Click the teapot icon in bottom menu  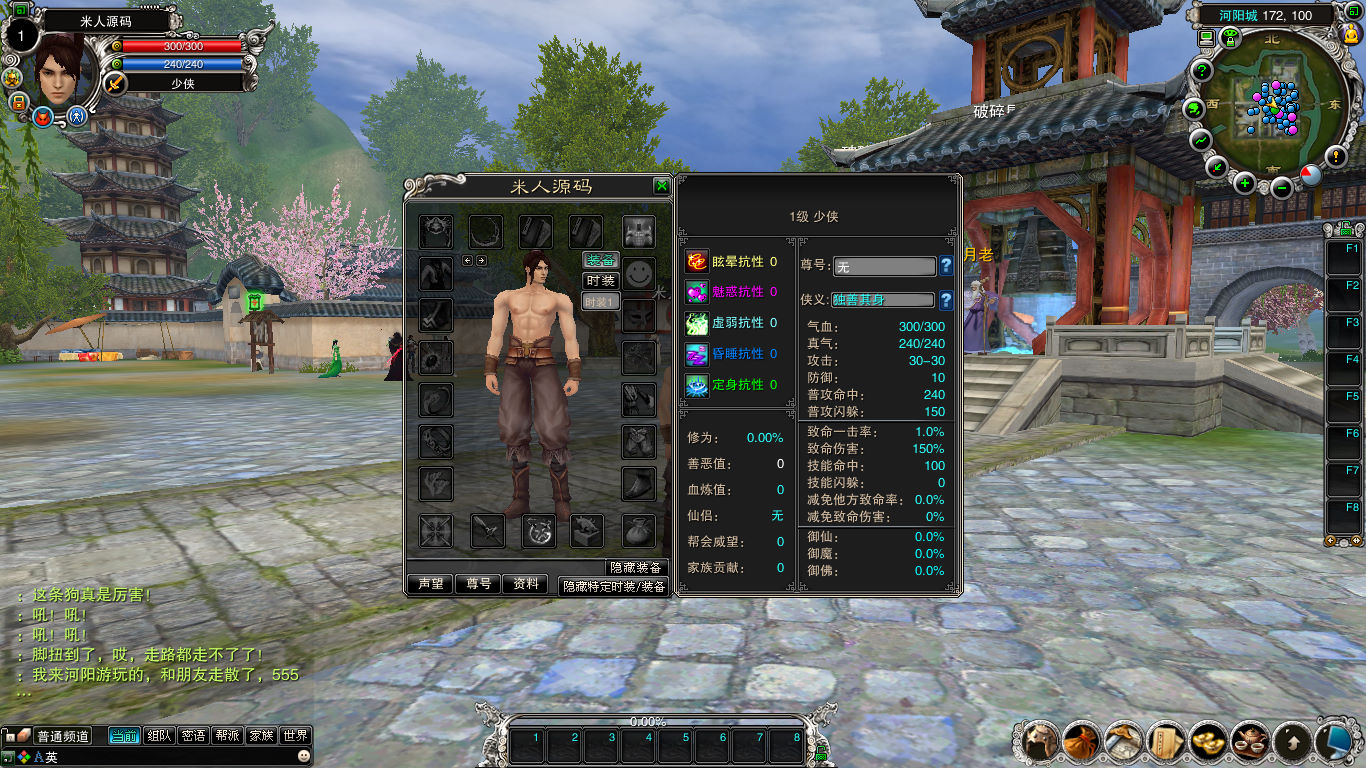pos(1250,741)
